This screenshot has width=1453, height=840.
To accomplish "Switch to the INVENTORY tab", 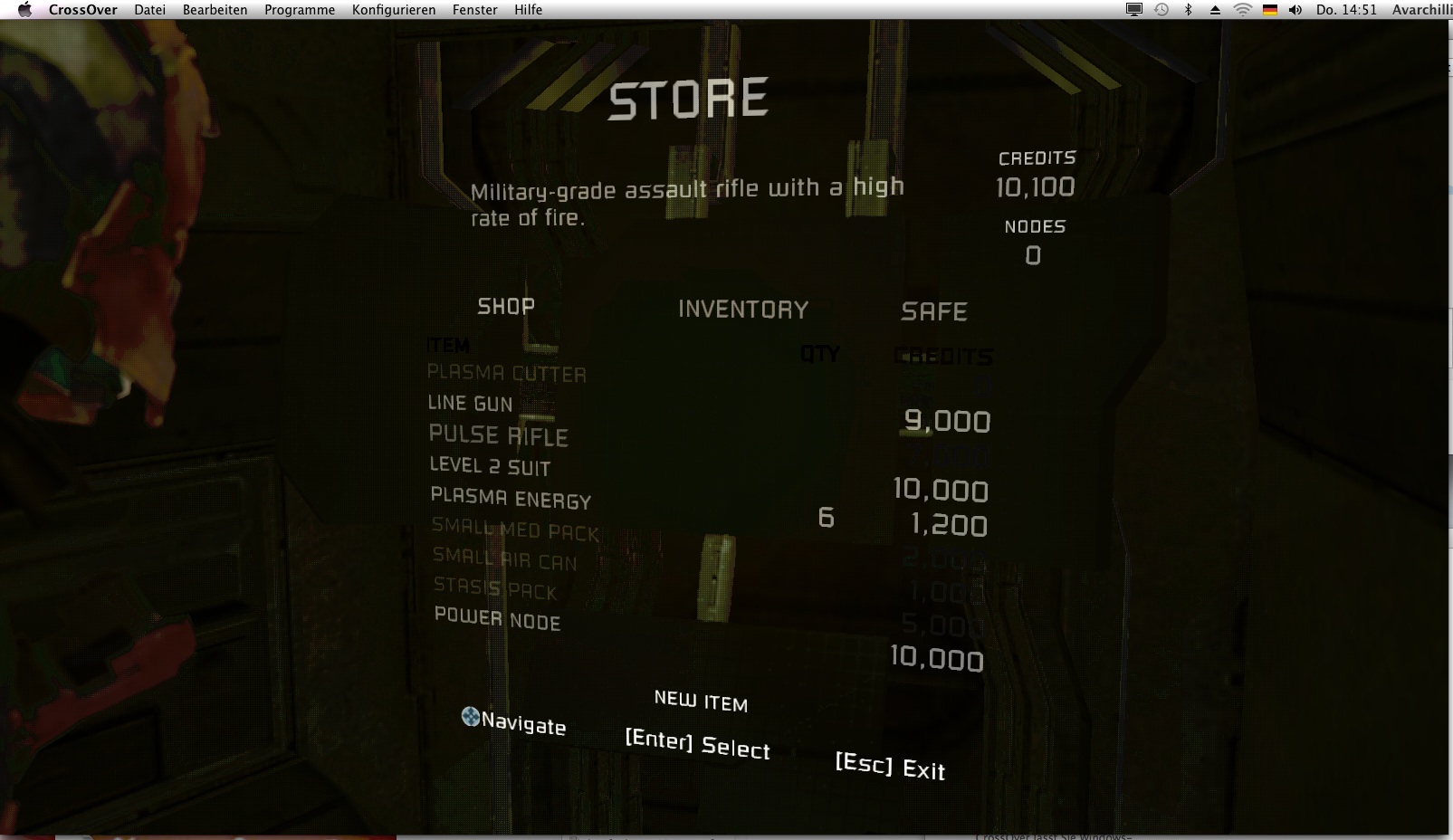I will (743, 309).
